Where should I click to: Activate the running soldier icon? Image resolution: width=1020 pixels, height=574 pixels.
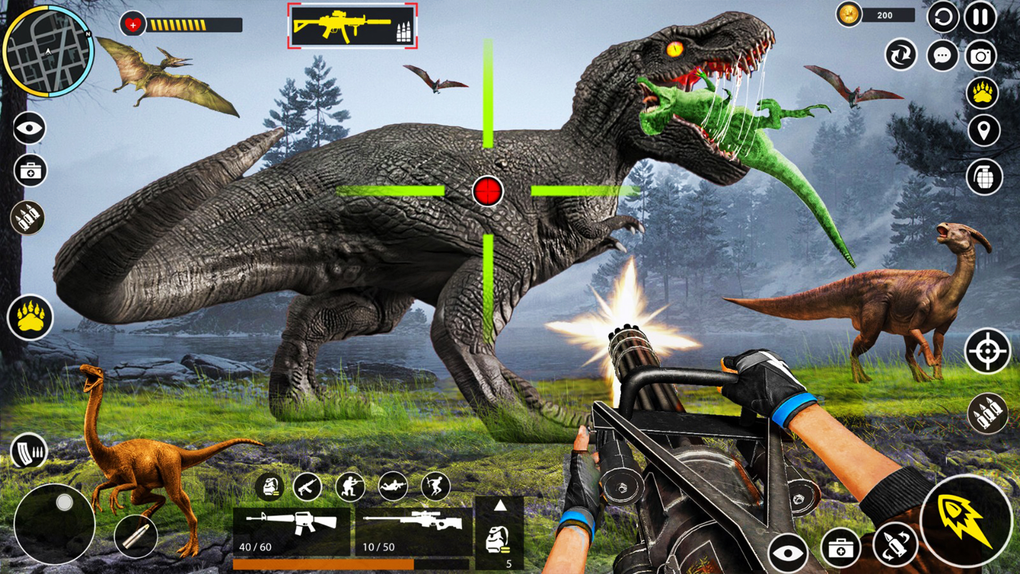[434, 486]
